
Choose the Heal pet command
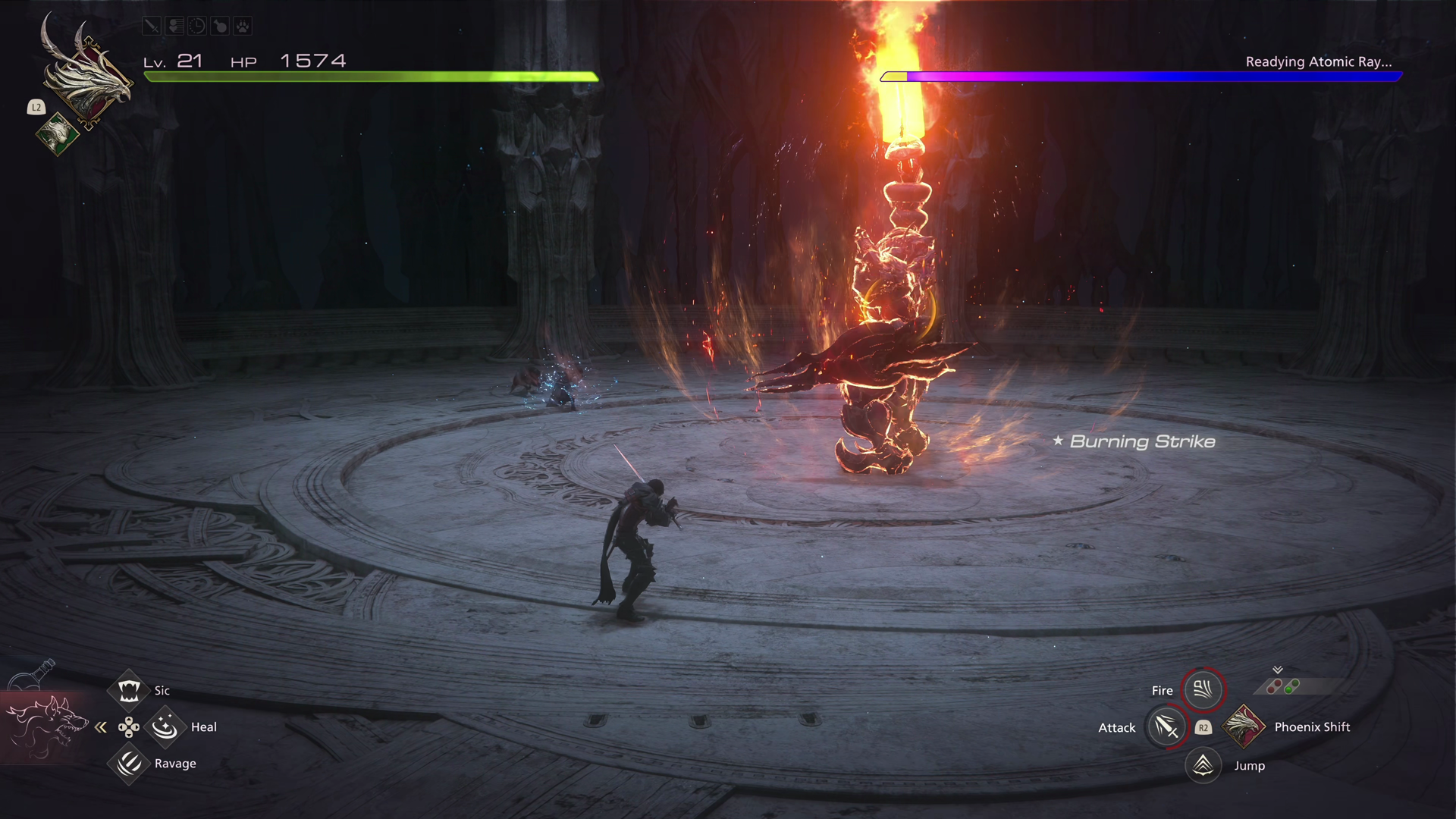165,727
